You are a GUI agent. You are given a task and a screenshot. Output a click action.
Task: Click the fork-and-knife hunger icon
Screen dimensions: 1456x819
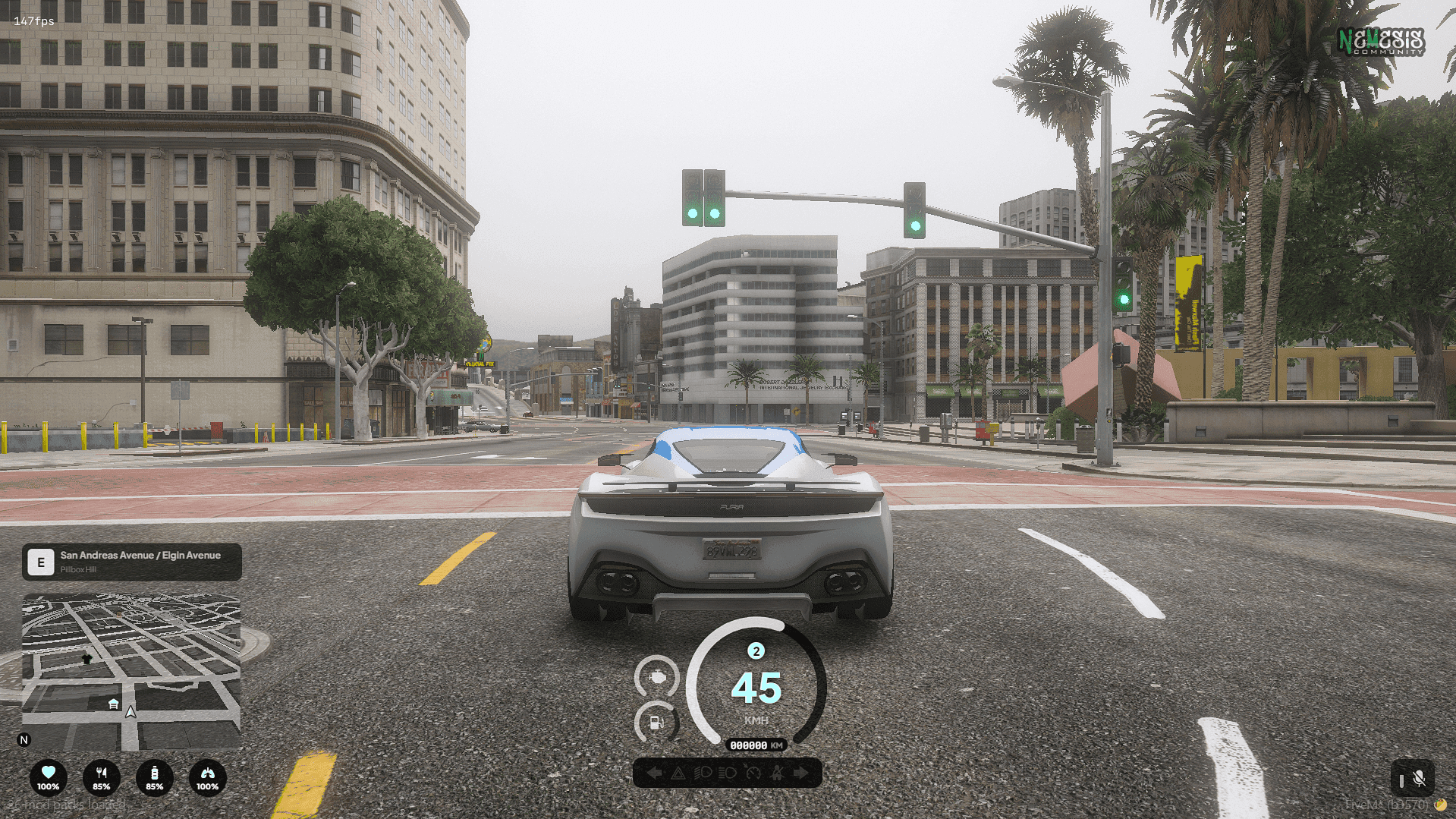click(102, 777)
